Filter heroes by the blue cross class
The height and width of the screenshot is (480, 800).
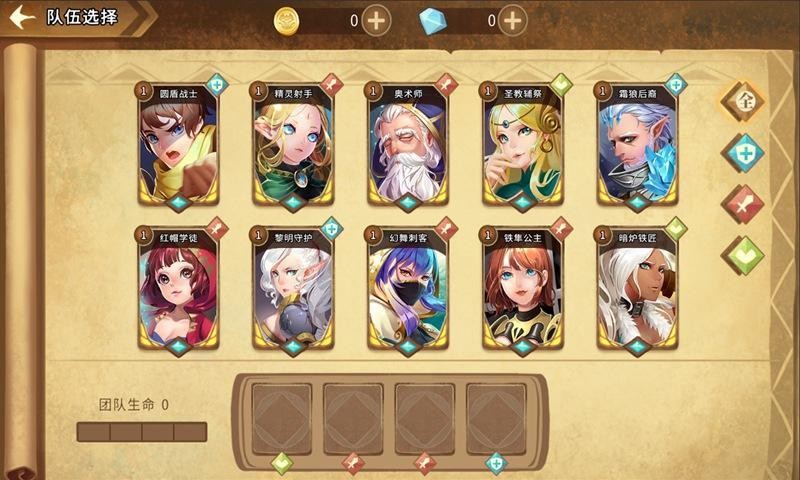click(743, 153)
